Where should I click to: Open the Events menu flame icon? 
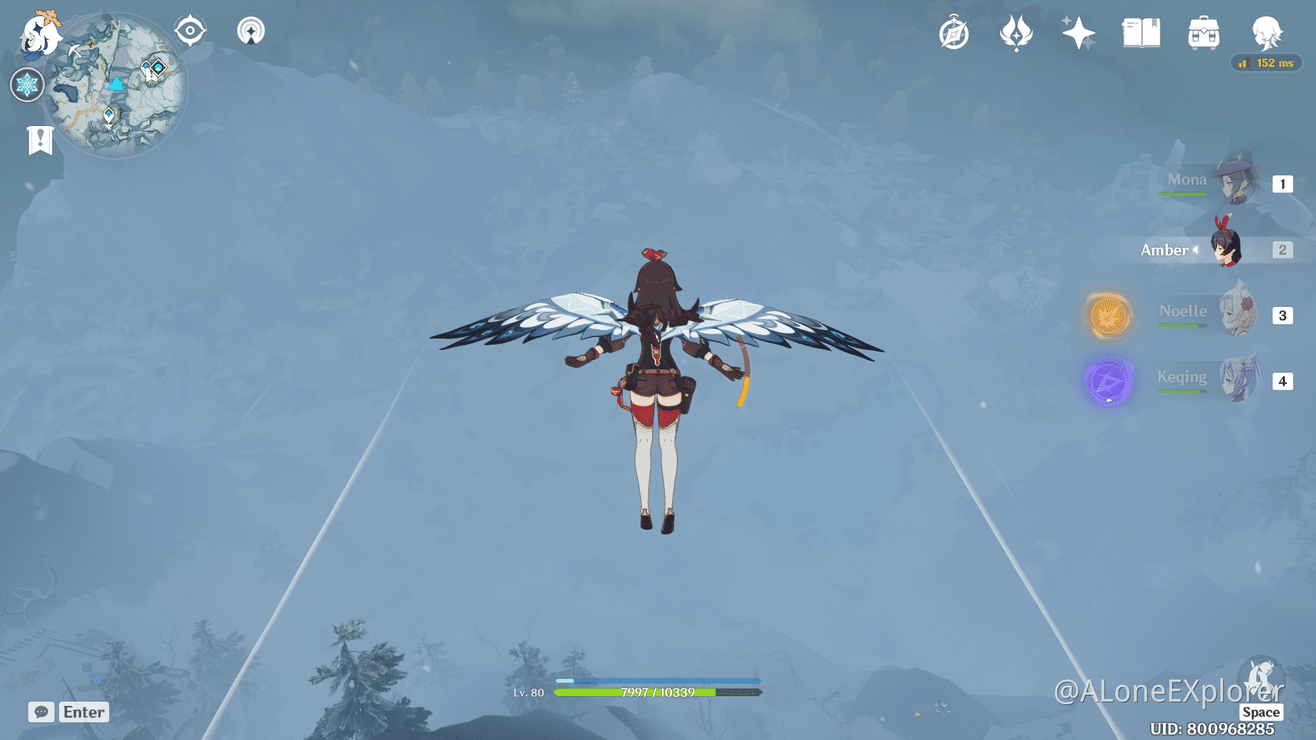(x=1015, y=32)
